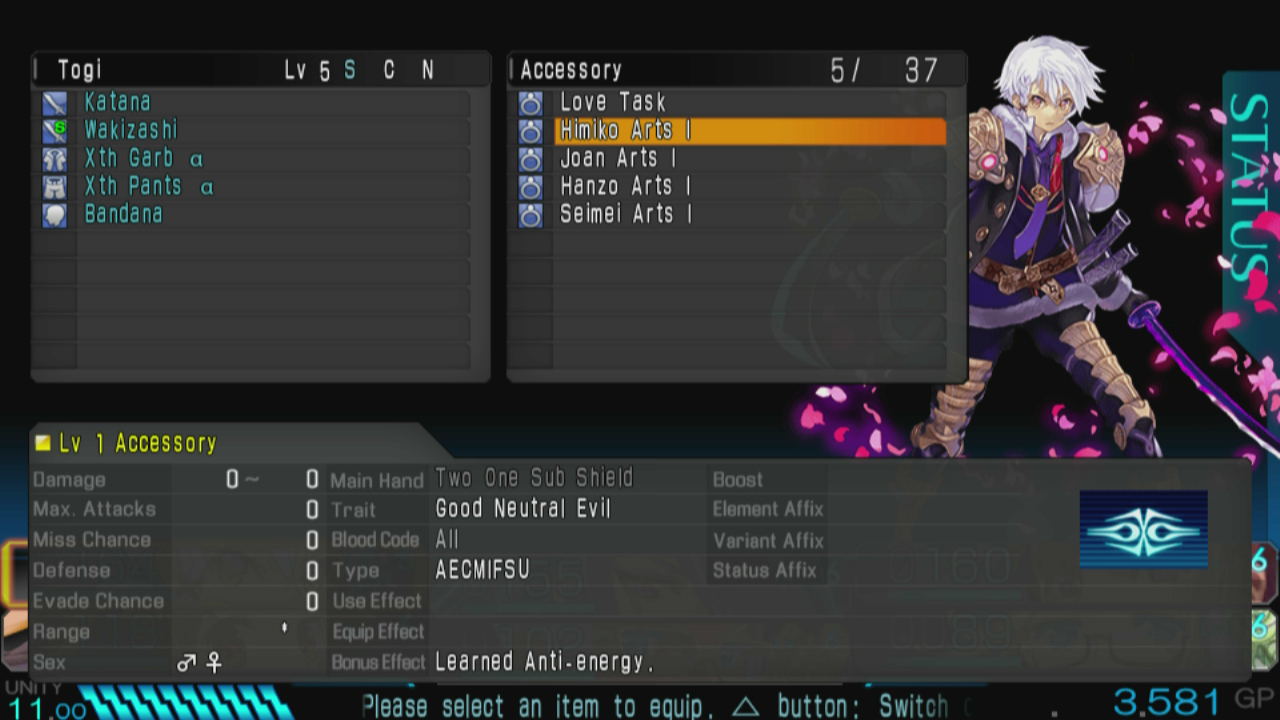Viewport: 1280px width, 720px height.
Task: Select the equipped Bandana
Action: [x=123, y=214]
